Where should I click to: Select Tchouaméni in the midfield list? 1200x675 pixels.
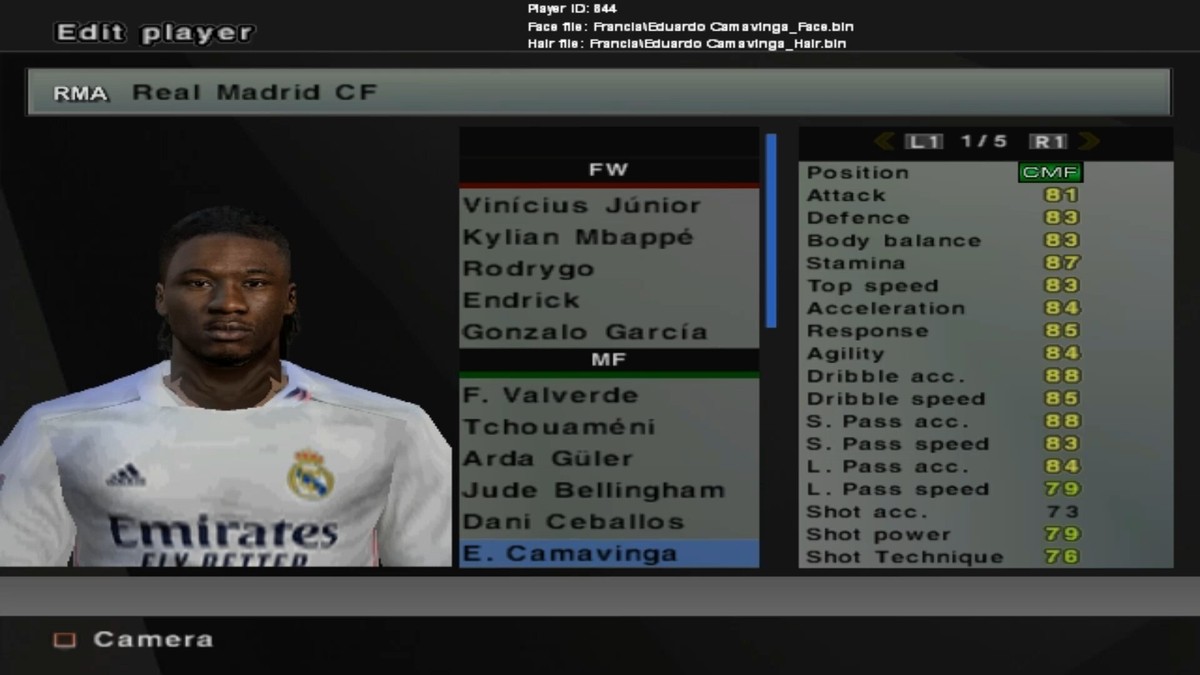tap(559, 427)
